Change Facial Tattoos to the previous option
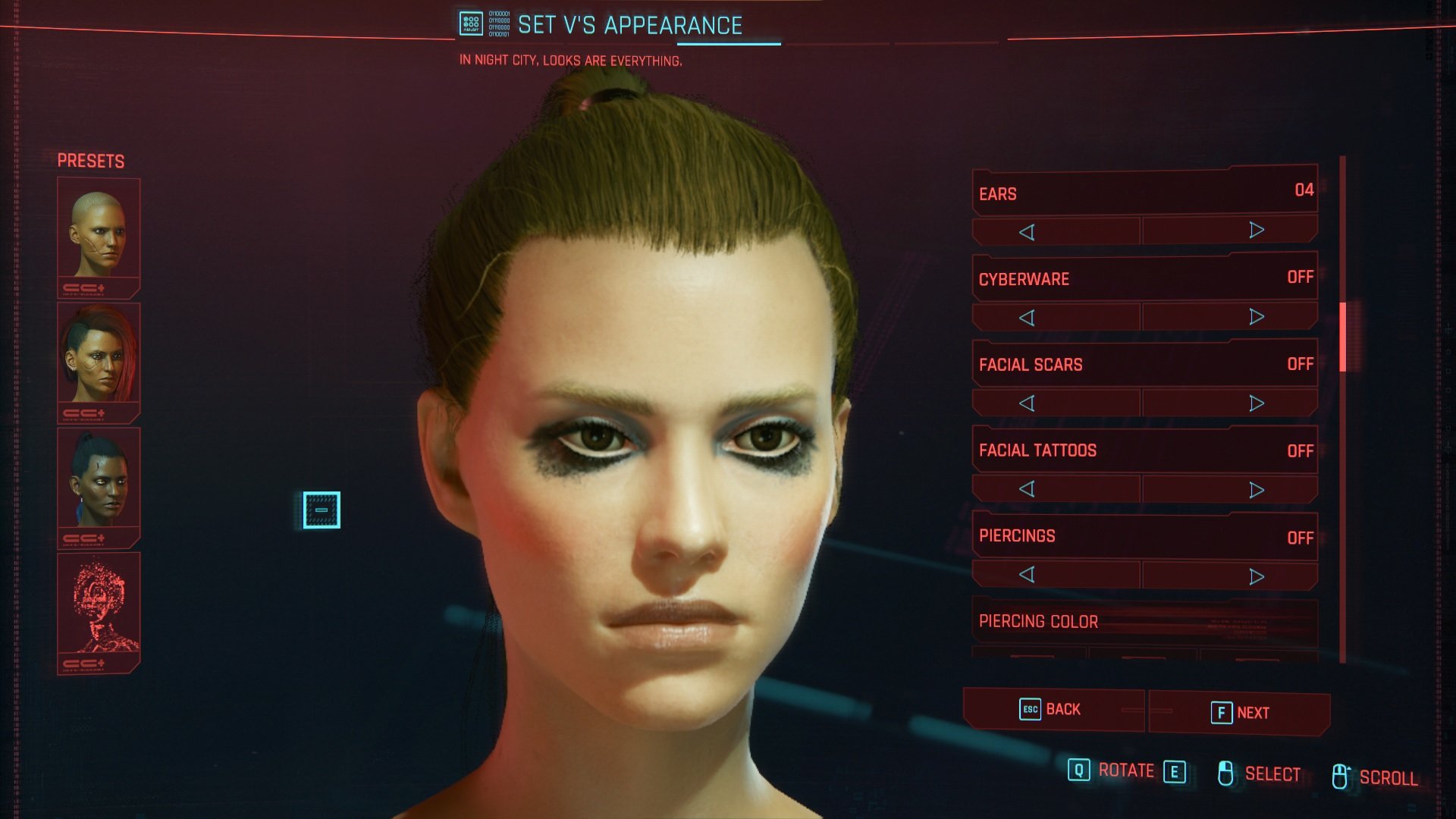The image size is (1456, 819). (1027, 489)
